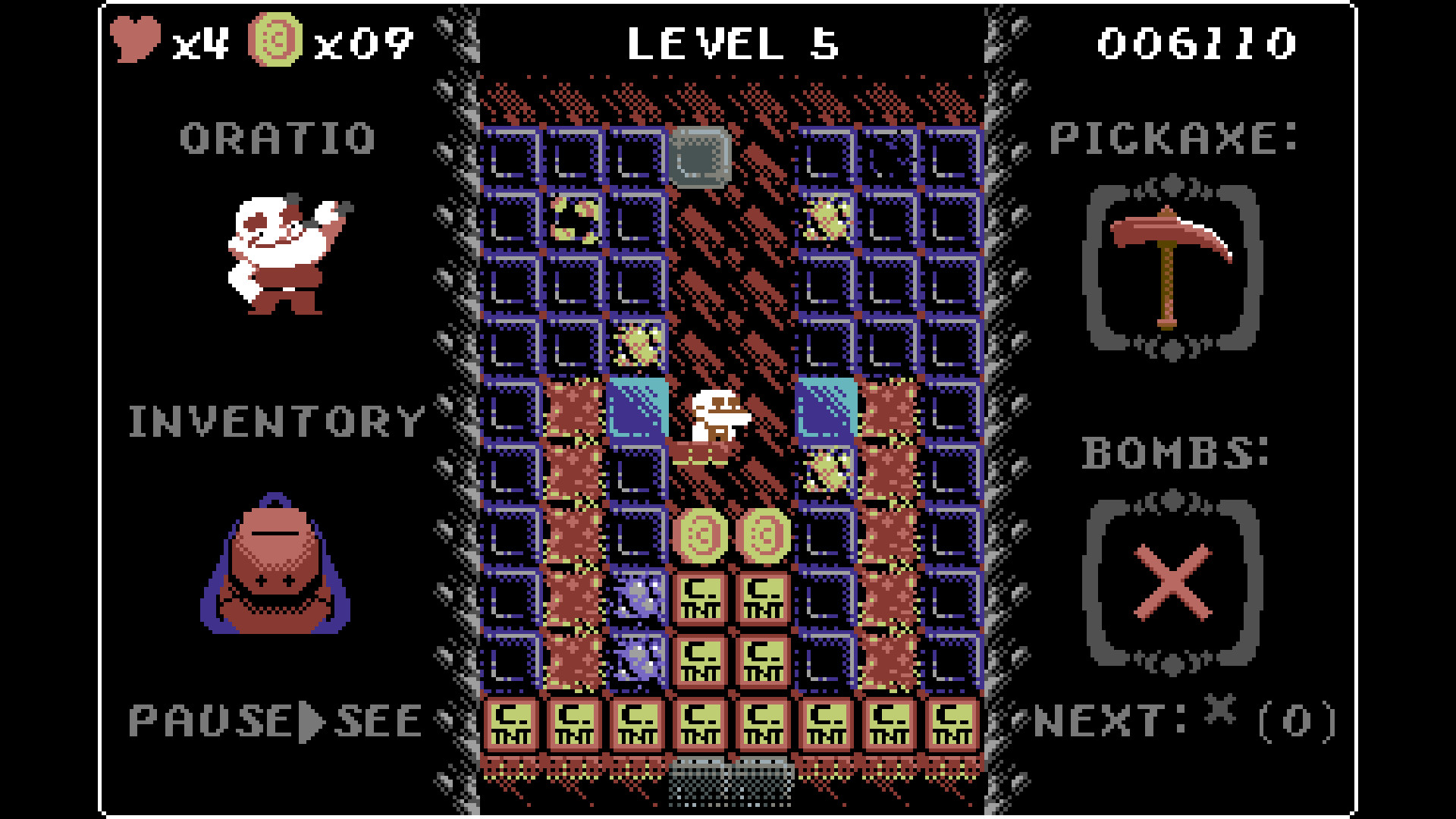This screenshot has width=1456, height=819.
Task: Click the LEVEL 5 title
Action: click(732, 42)
